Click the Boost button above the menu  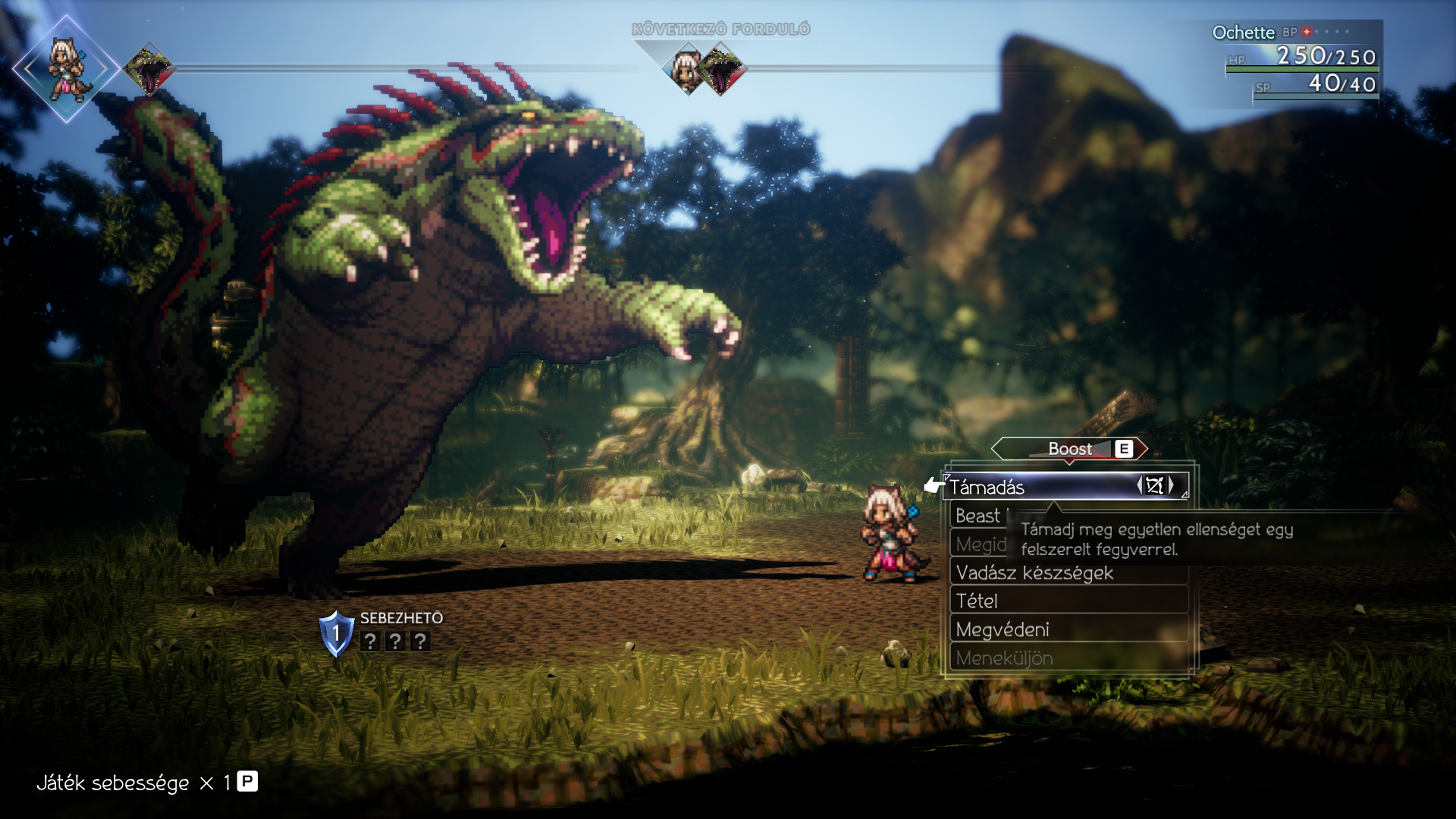pyautogui.click(x=1070, y=449)
